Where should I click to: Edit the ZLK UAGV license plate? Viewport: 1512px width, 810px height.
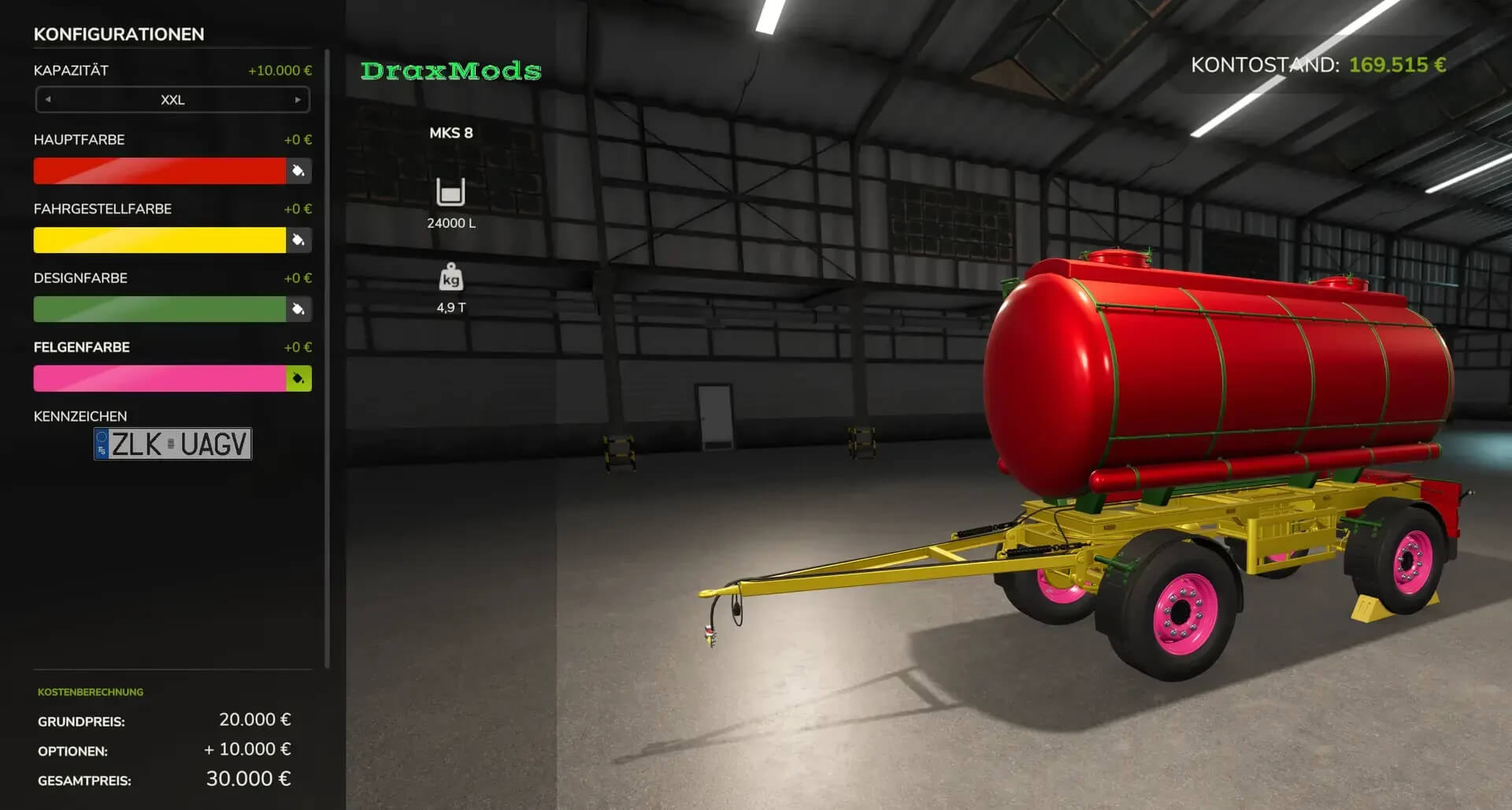coord(172,444)
